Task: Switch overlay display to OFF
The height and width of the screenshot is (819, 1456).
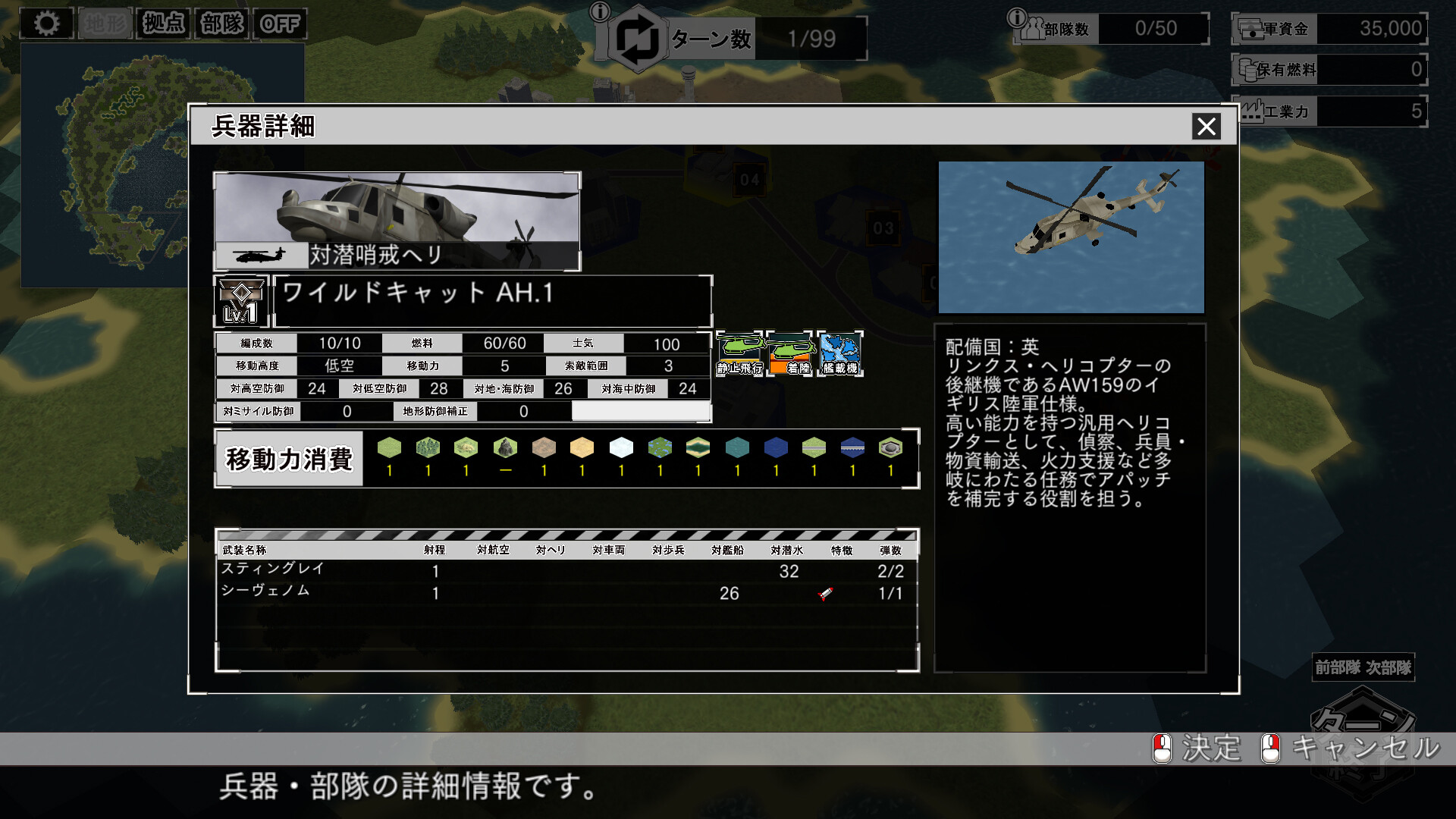Action: tap(280, 23)
